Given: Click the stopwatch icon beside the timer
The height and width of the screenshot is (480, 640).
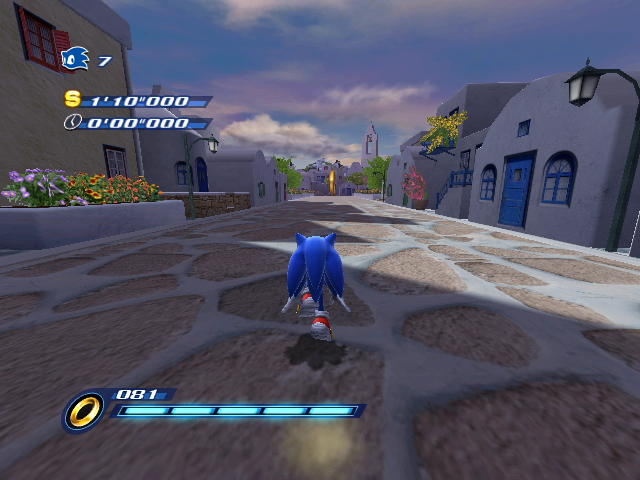Looking at the screenshot, I should coord(72,122).
